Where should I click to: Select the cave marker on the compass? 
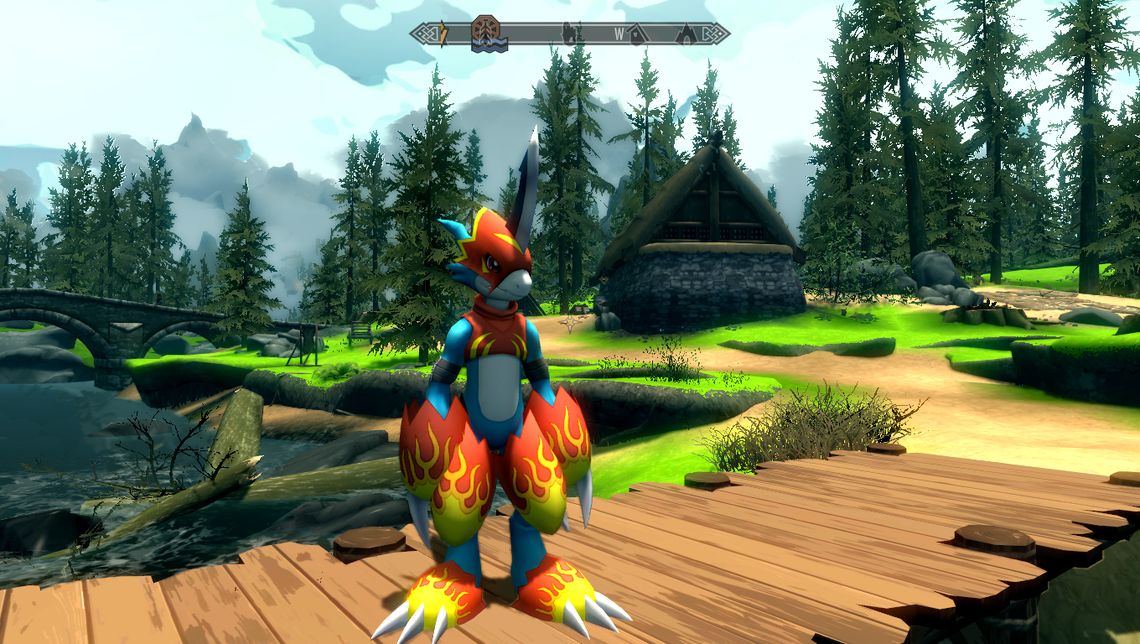[686, 34]
